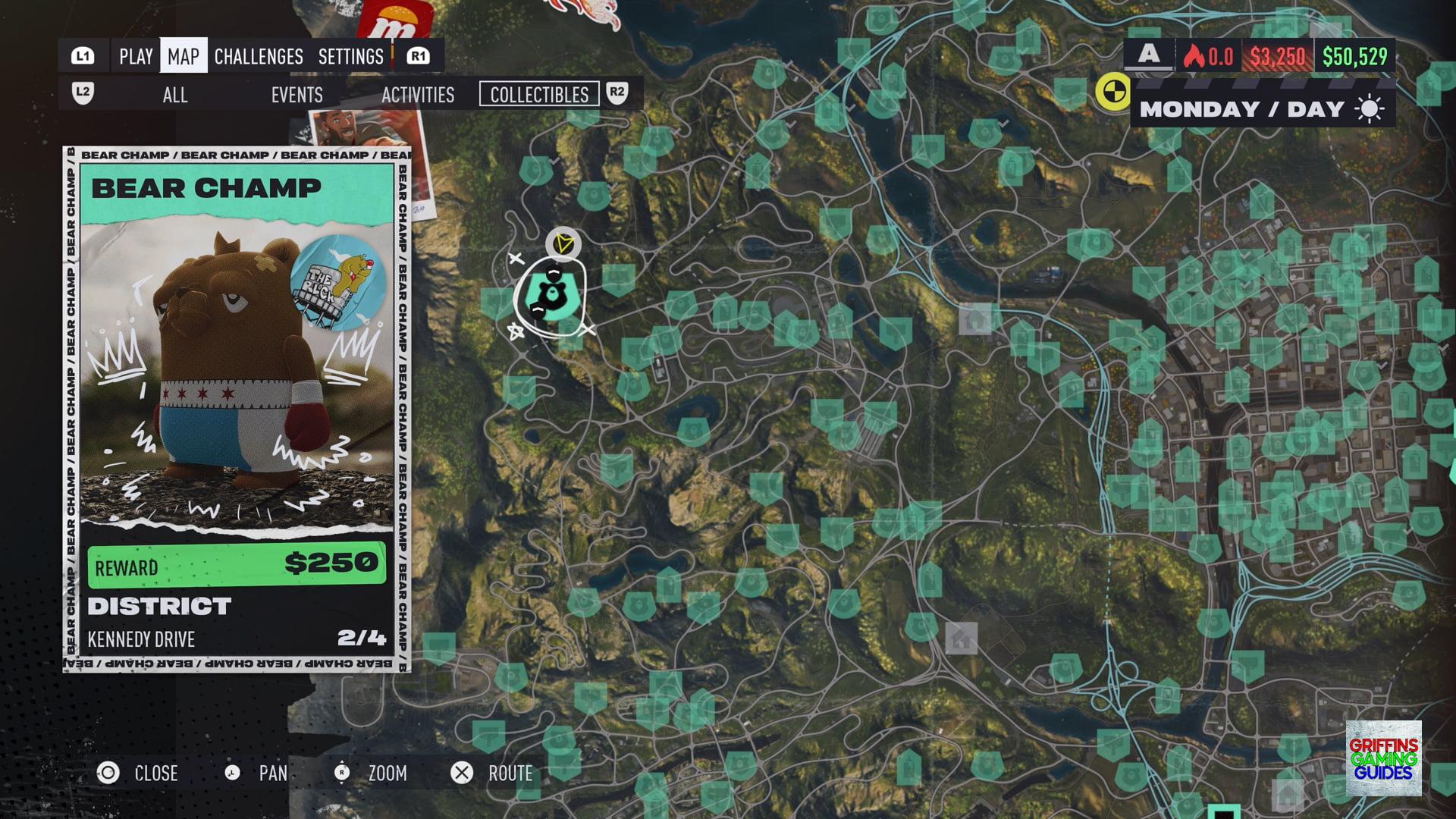
Task: Show ALL map markers filter
Action: (x=175, y=95)
